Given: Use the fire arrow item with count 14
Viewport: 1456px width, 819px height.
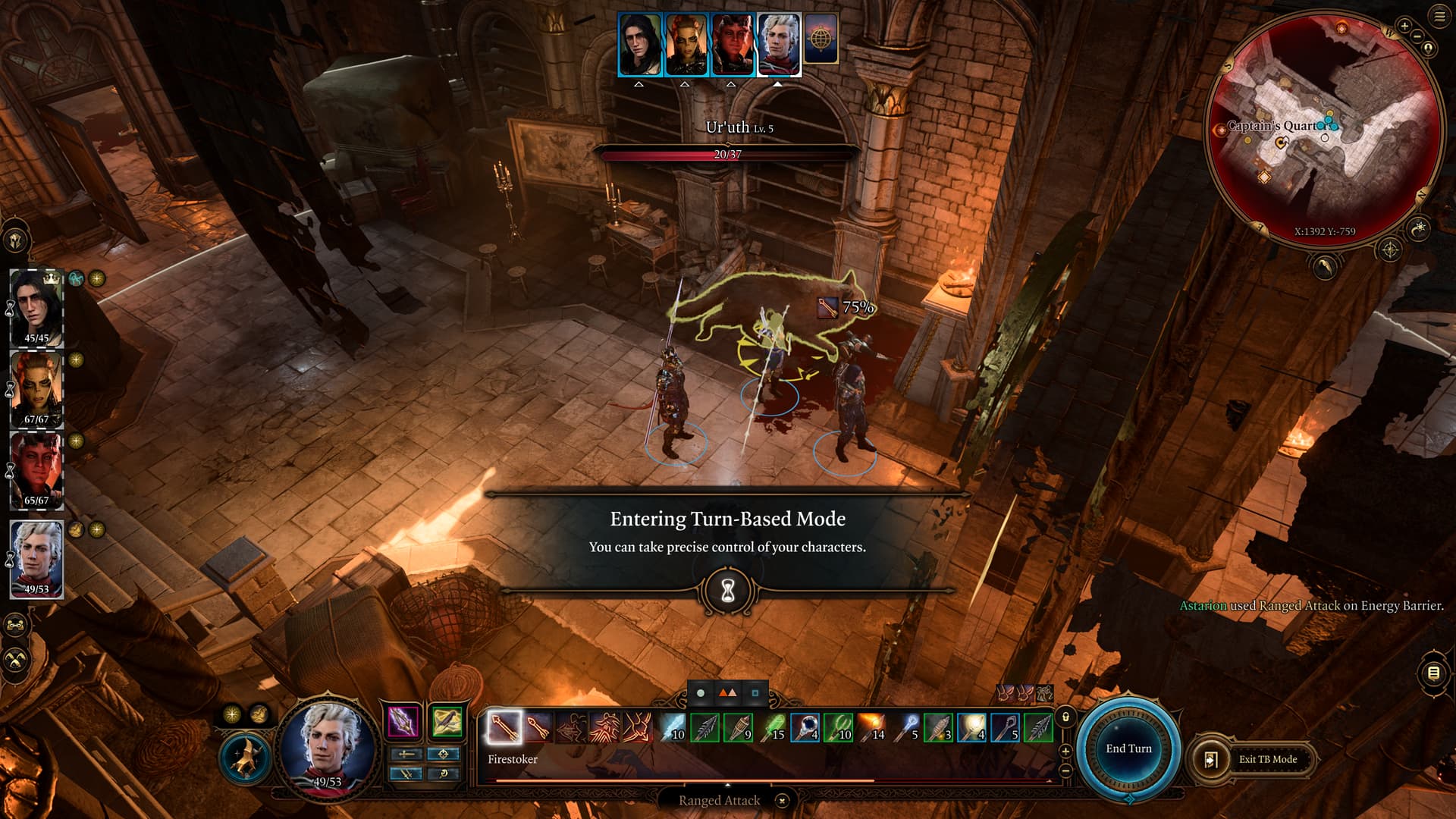Looking at the screenshot, I should pos(871,727).
